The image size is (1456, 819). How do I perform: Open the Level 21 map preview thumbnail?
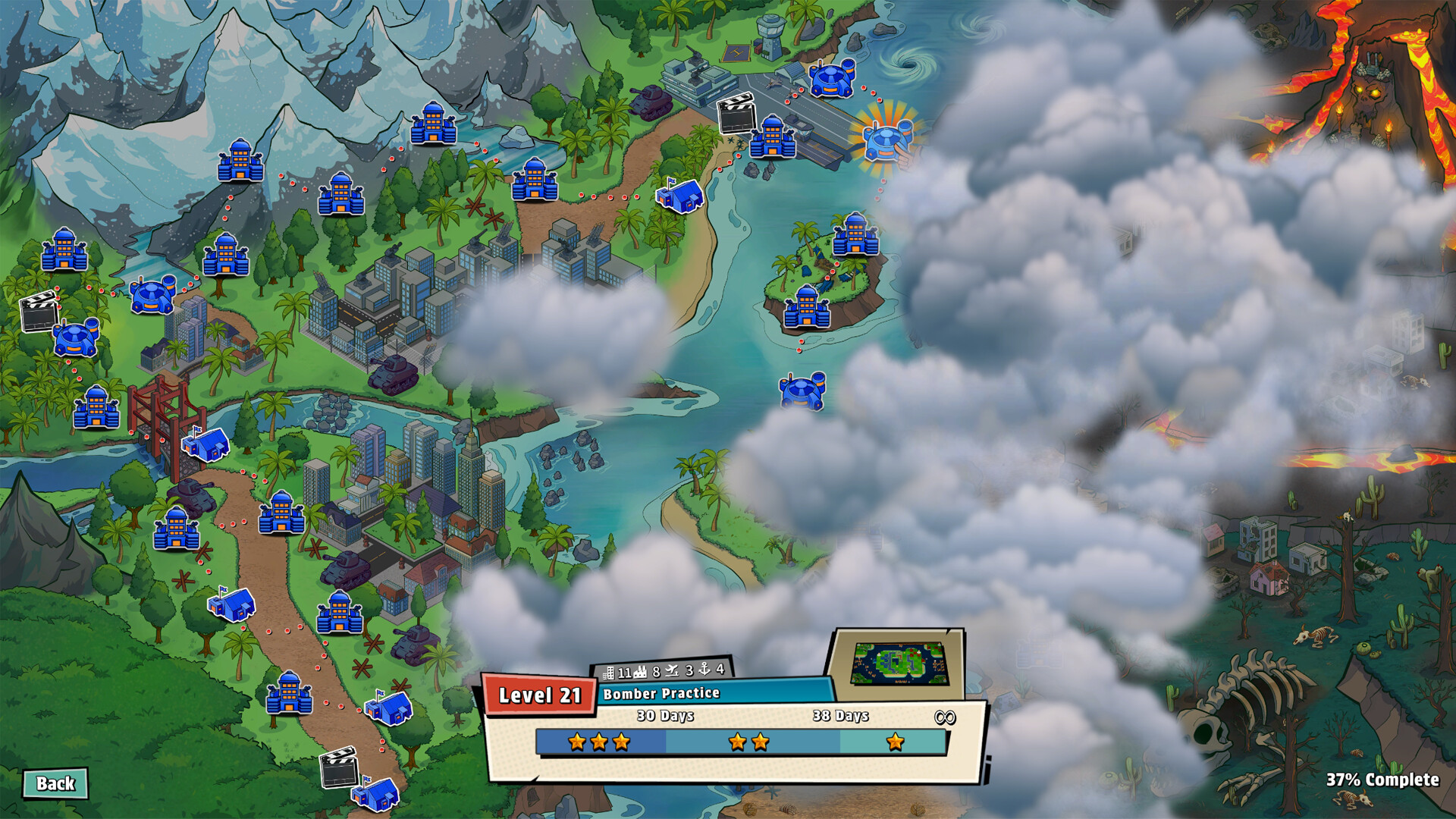pyautogui.click(x=899, y=664)
